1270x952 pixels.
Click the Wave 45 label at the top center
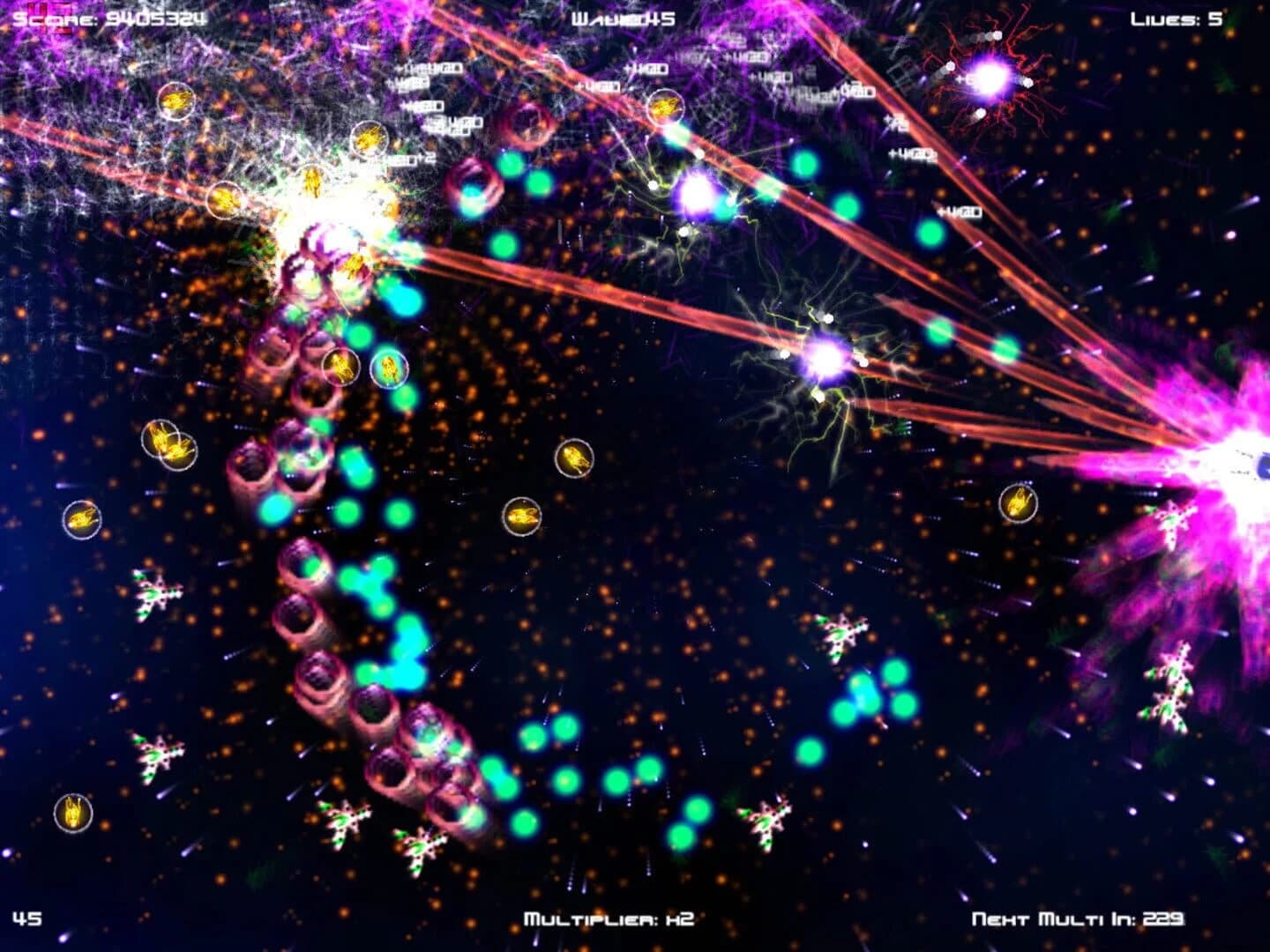coord(623,16)
